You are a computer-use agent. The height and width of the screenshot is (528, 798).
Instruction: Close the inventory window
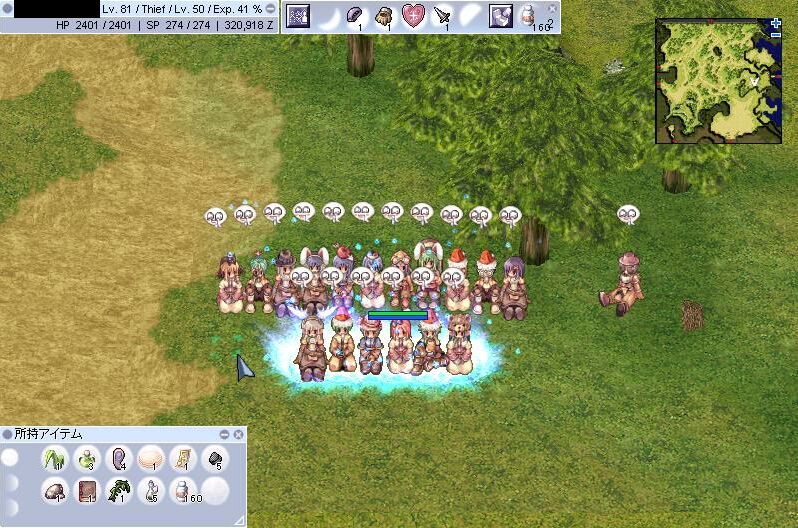(238, 434)
